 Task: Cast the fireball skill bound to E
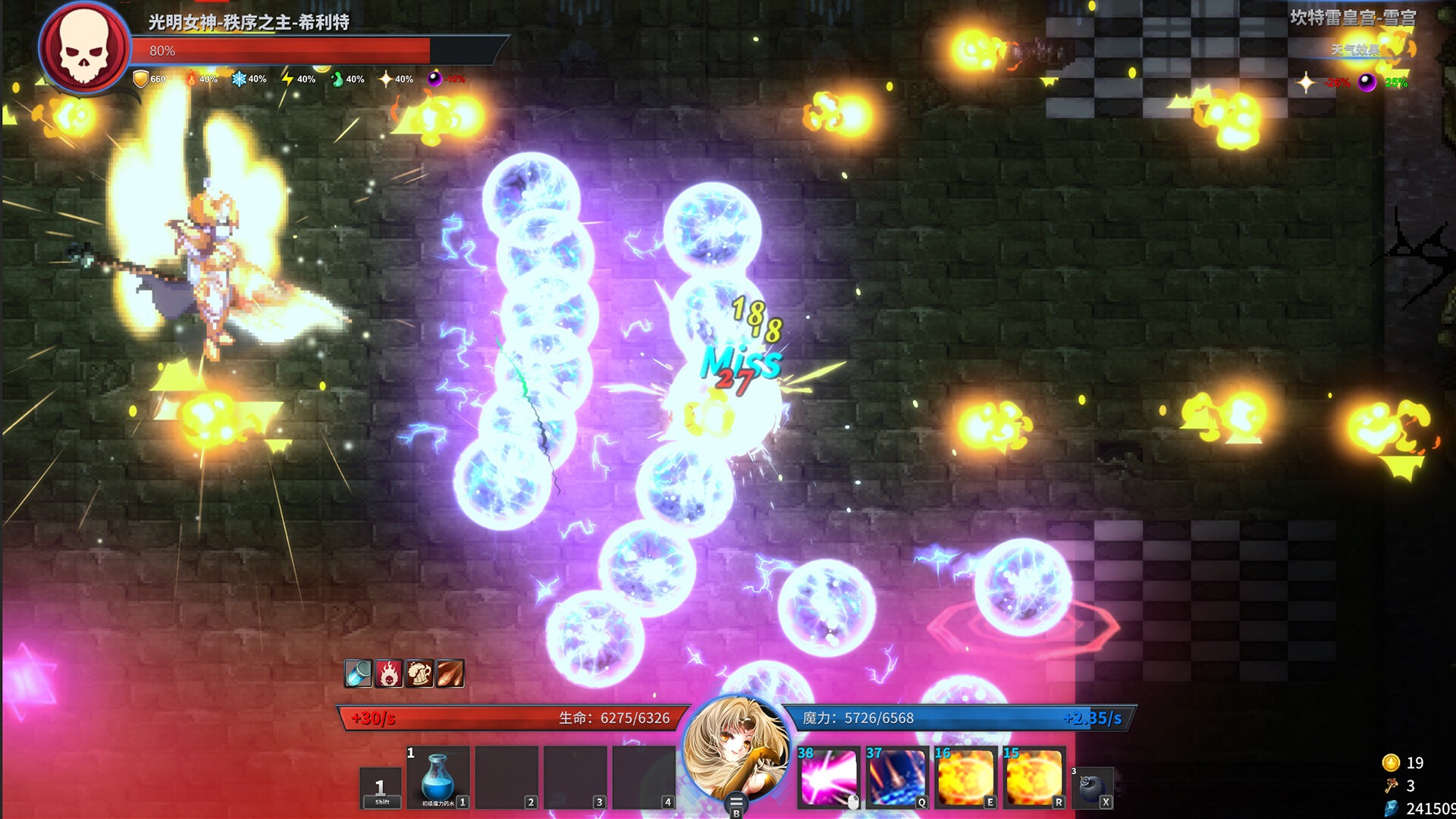pos(965,776)
